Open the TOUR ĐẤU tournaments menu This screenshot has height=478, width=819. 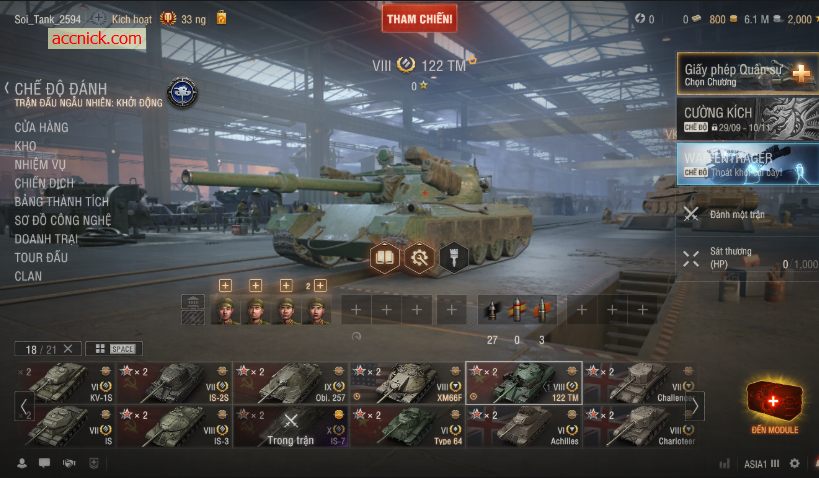click(41, 257)
